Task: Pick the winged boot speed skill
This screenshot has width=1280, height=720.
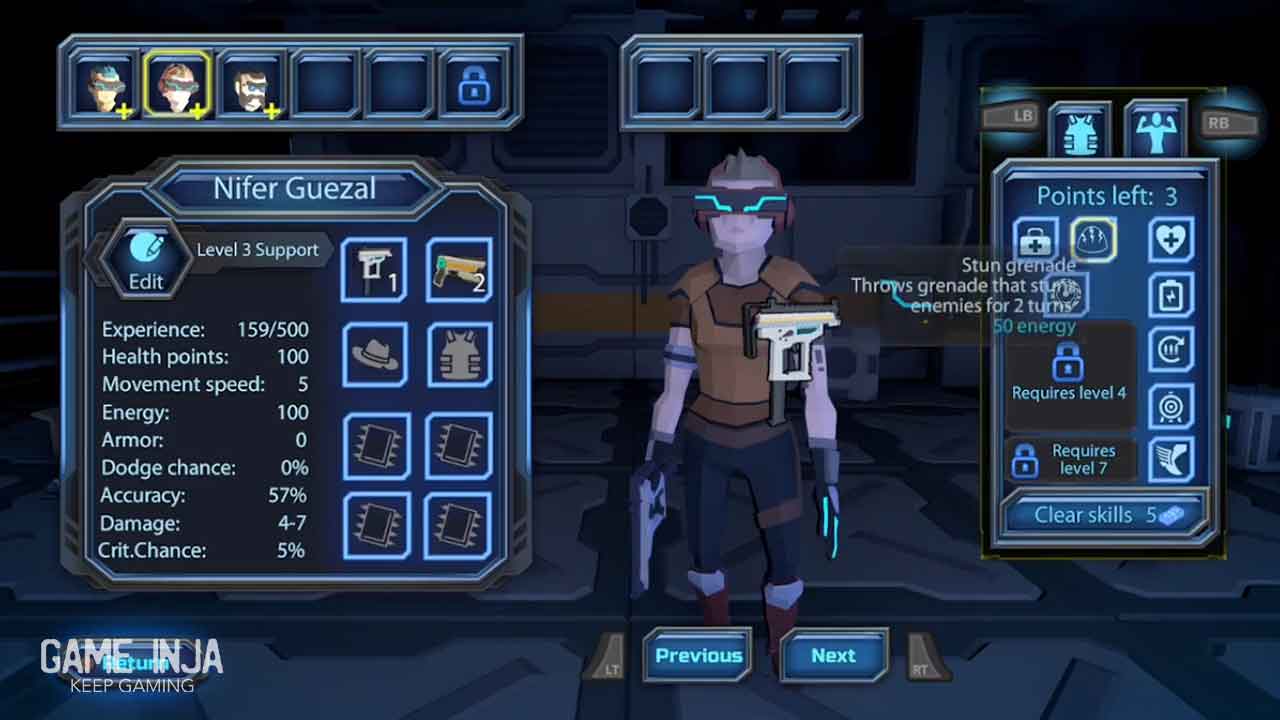Action: tap(1170, 461)
